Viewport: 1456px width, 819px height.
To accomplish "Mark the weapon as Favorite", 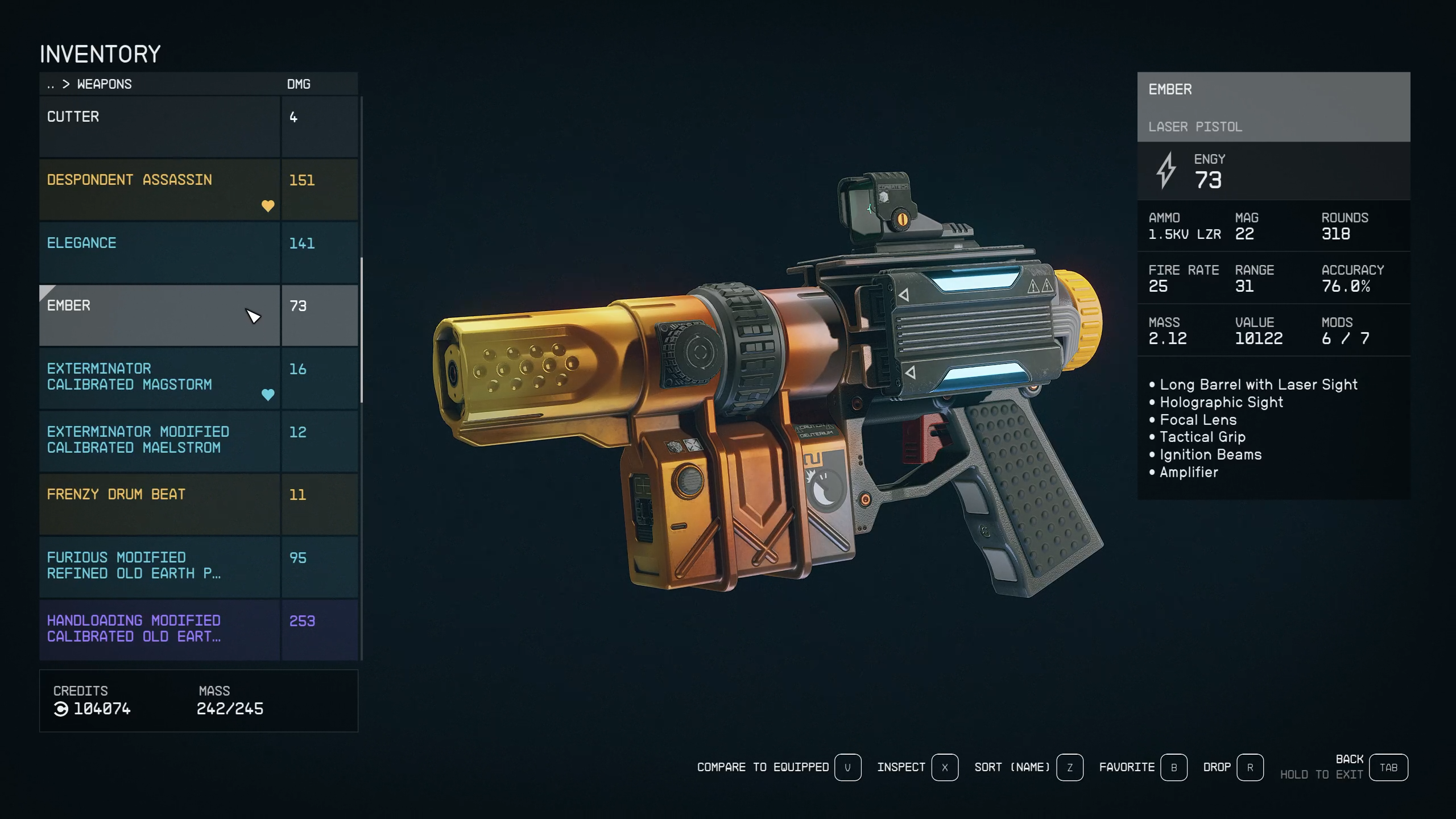I will pyautogui.click(x=1173, y=767).
